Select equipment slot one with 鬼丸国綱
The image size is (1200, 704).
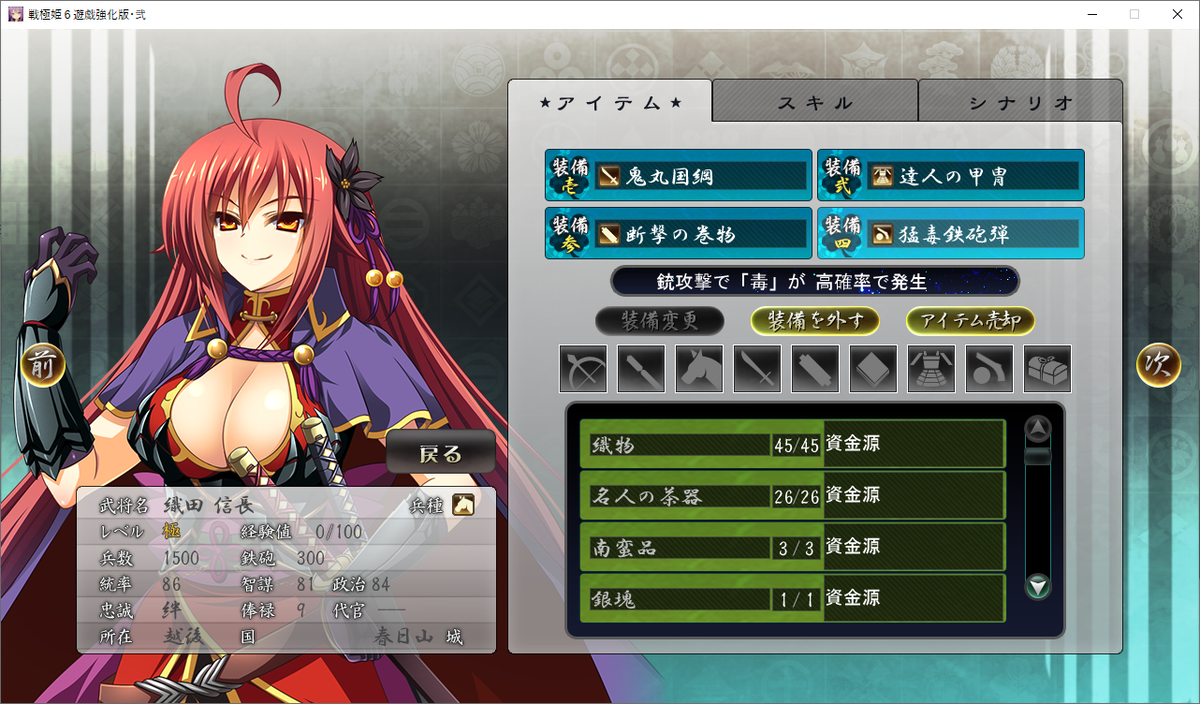(x=678, y=176)
